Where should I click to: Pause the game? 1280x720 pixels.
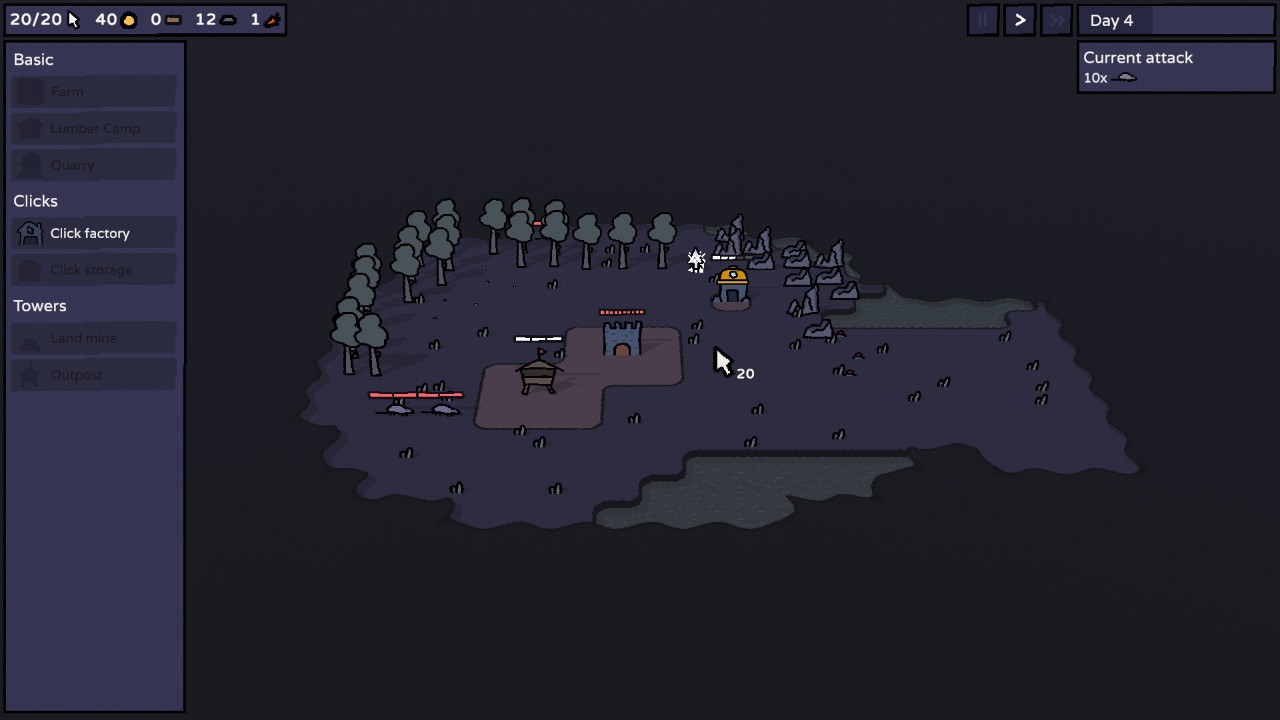pyautogui.click(x=983, y=20)
